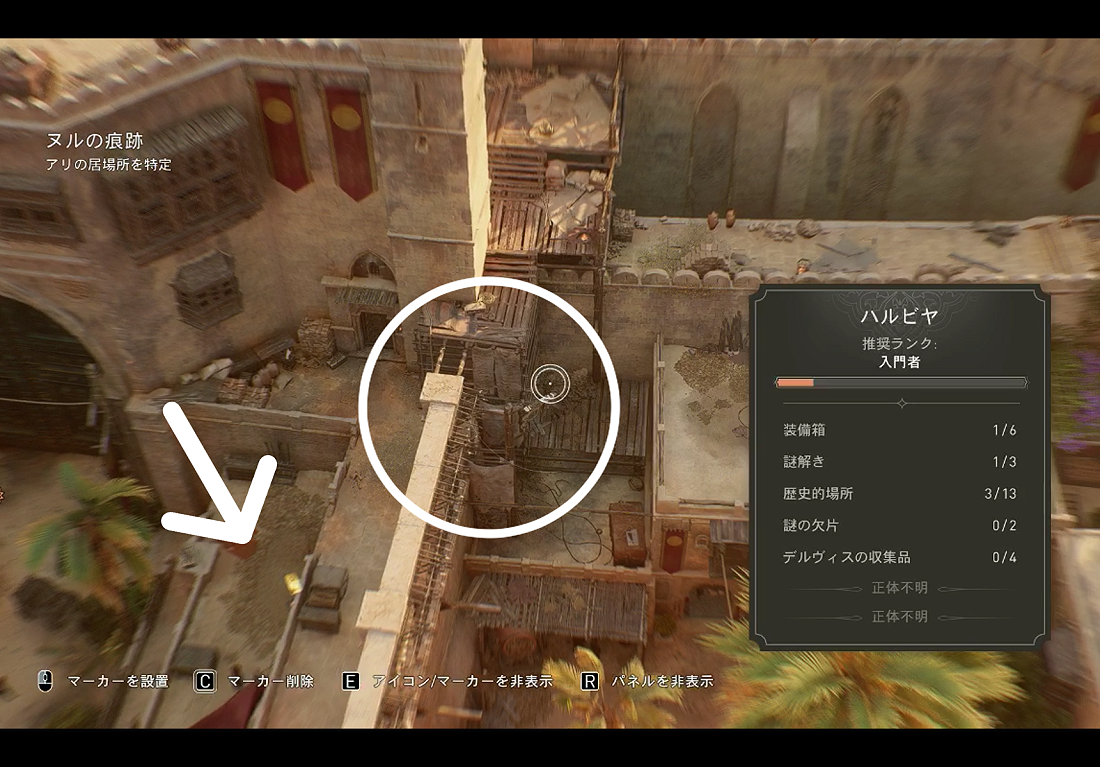Select the ヌルの痕跡 quest tracker
Image resolution: width=1100 pixels, height=767 pixels.
(95, 143)
